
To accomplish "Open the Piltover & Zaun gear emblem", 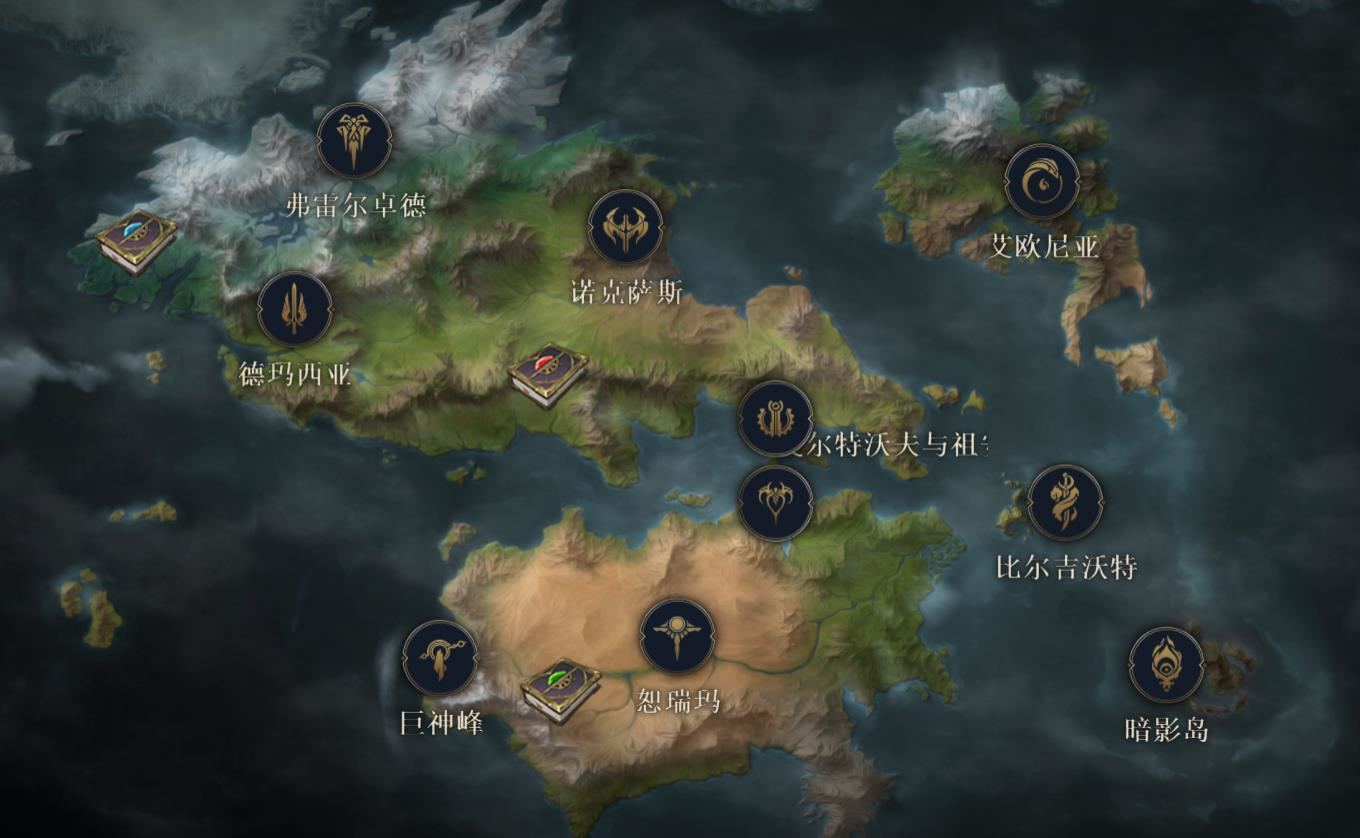I will [x=775, y=418].
